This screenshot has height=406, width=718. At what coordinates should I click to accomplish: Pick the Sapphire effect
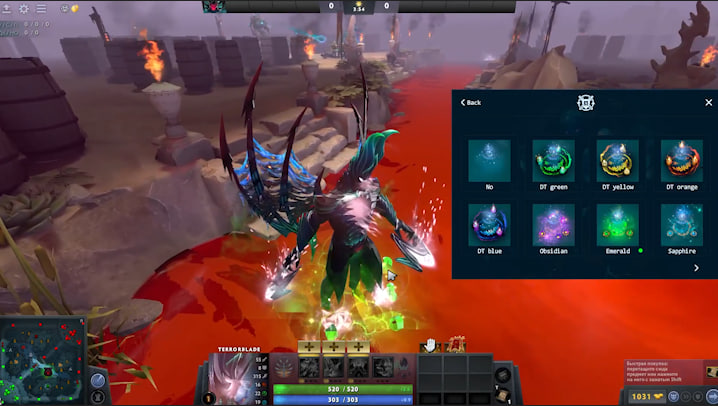tap(681, 225)
